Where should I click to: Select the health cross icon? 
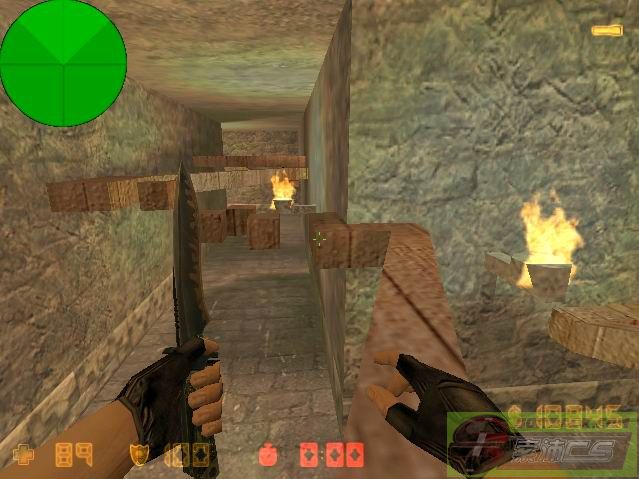click(x=23, y=456)
